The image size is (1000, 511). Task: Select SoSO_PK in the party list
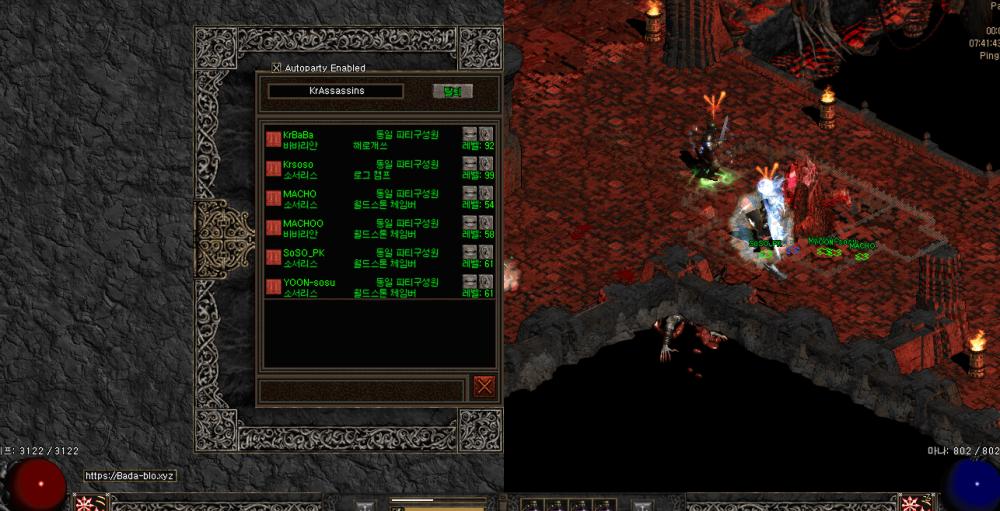303,253
